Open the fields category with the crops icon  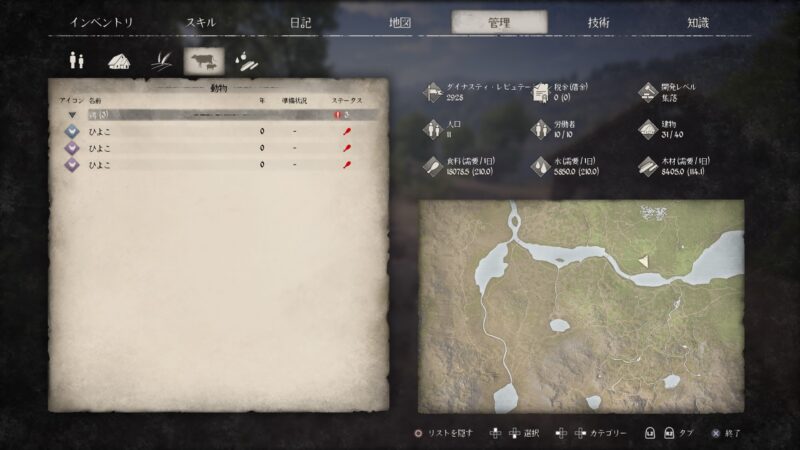tap(160, 61)
